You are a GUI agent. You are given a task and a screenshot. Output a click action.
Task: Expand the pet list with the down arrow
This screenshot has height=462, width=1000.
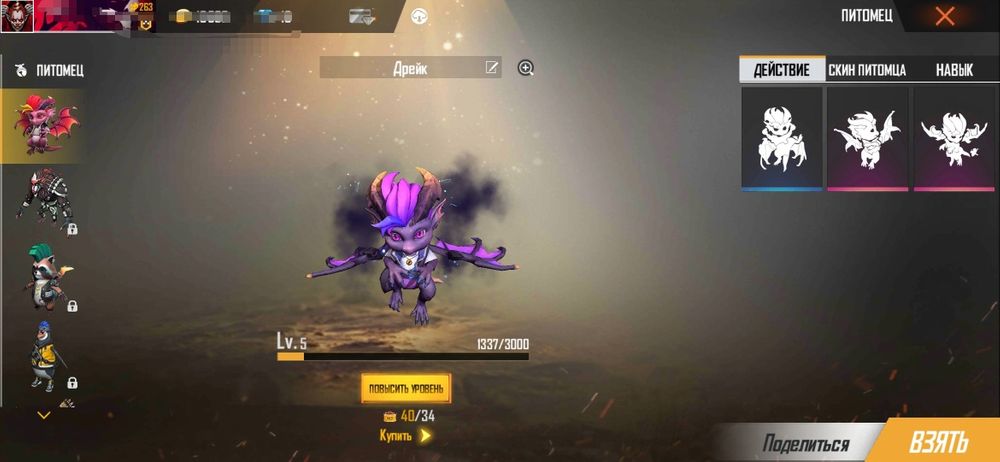[x=43, y=414]
